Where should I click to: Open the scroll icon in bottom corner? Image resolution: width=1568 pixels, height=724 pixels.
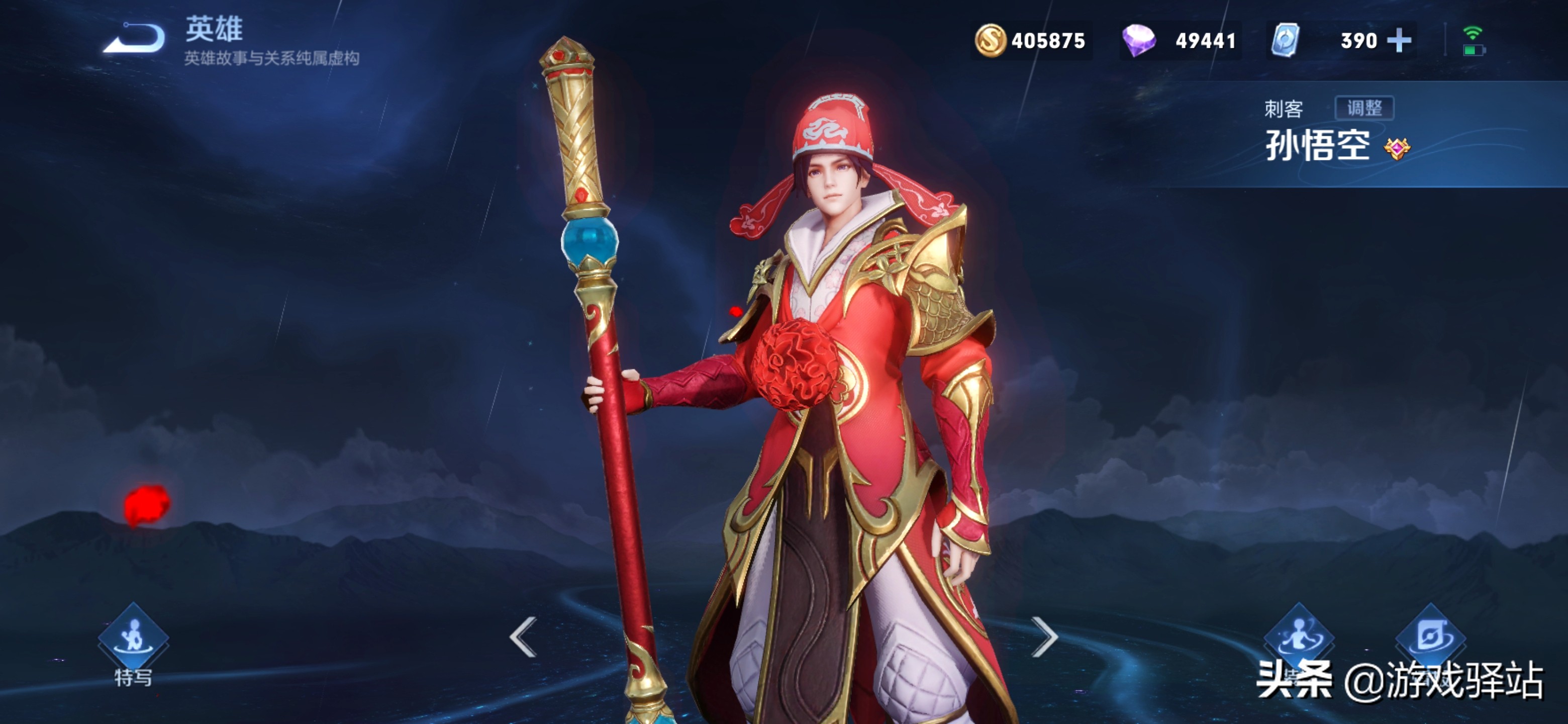(1430, 637)
